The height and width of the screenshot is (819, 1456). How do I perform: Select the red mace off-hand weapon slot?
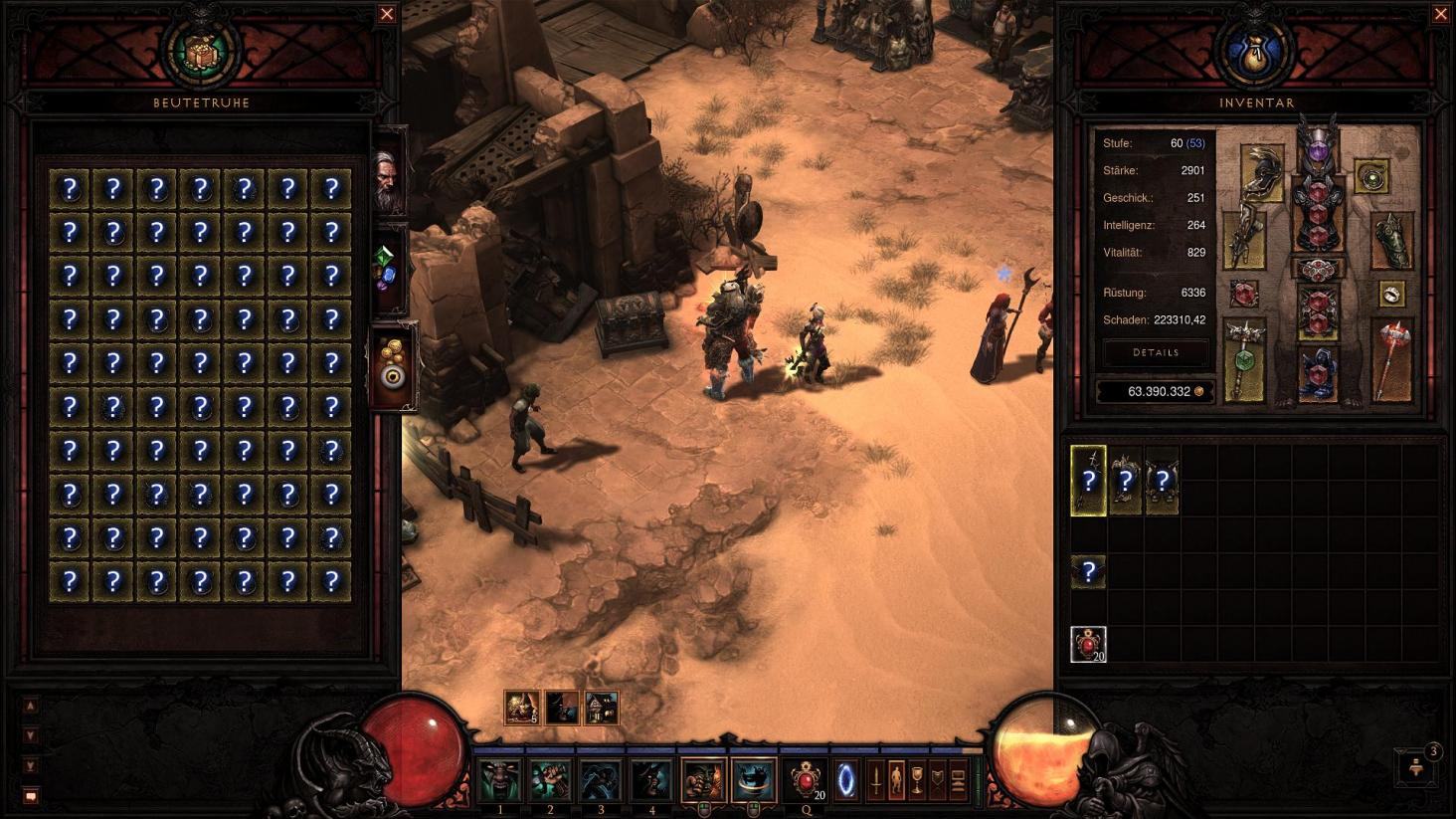1391,358
